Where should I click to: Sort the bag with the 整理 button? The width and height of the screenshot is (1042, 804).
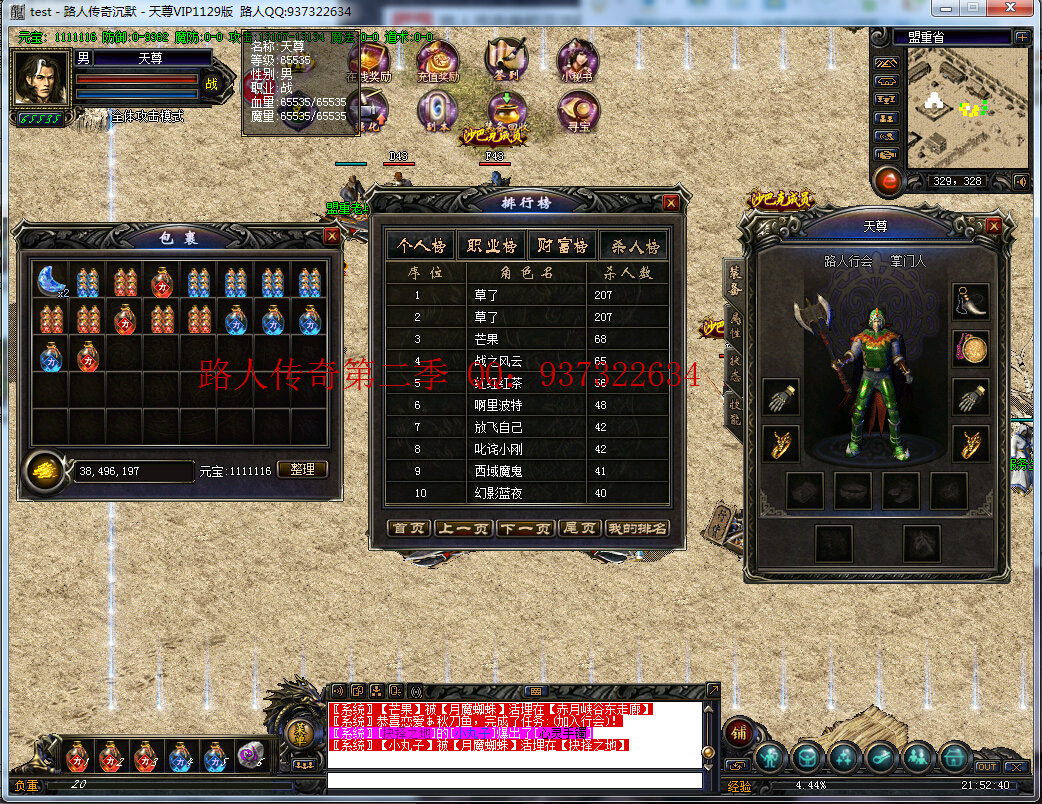[301, 469]
